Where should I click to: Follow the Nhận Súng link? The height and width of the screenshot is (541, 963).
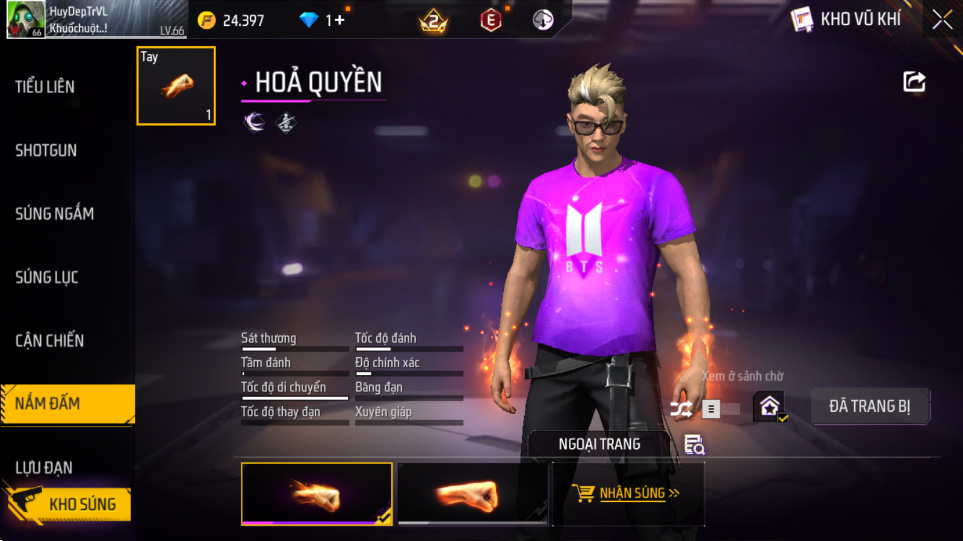pos(627,493)
